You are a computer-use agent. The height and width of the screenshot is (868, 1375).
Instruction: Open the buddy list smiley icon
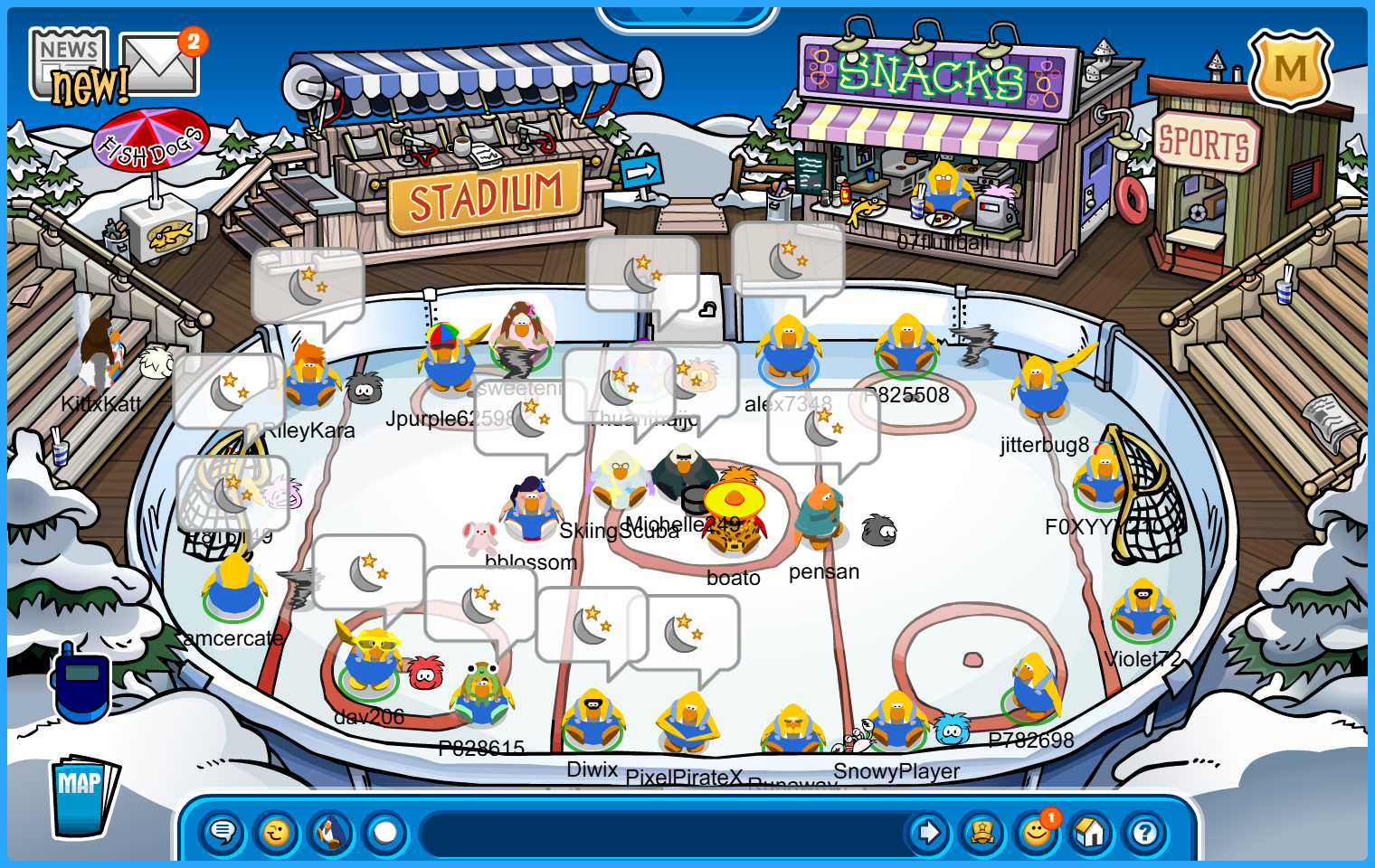click(x=1037, y=832)
